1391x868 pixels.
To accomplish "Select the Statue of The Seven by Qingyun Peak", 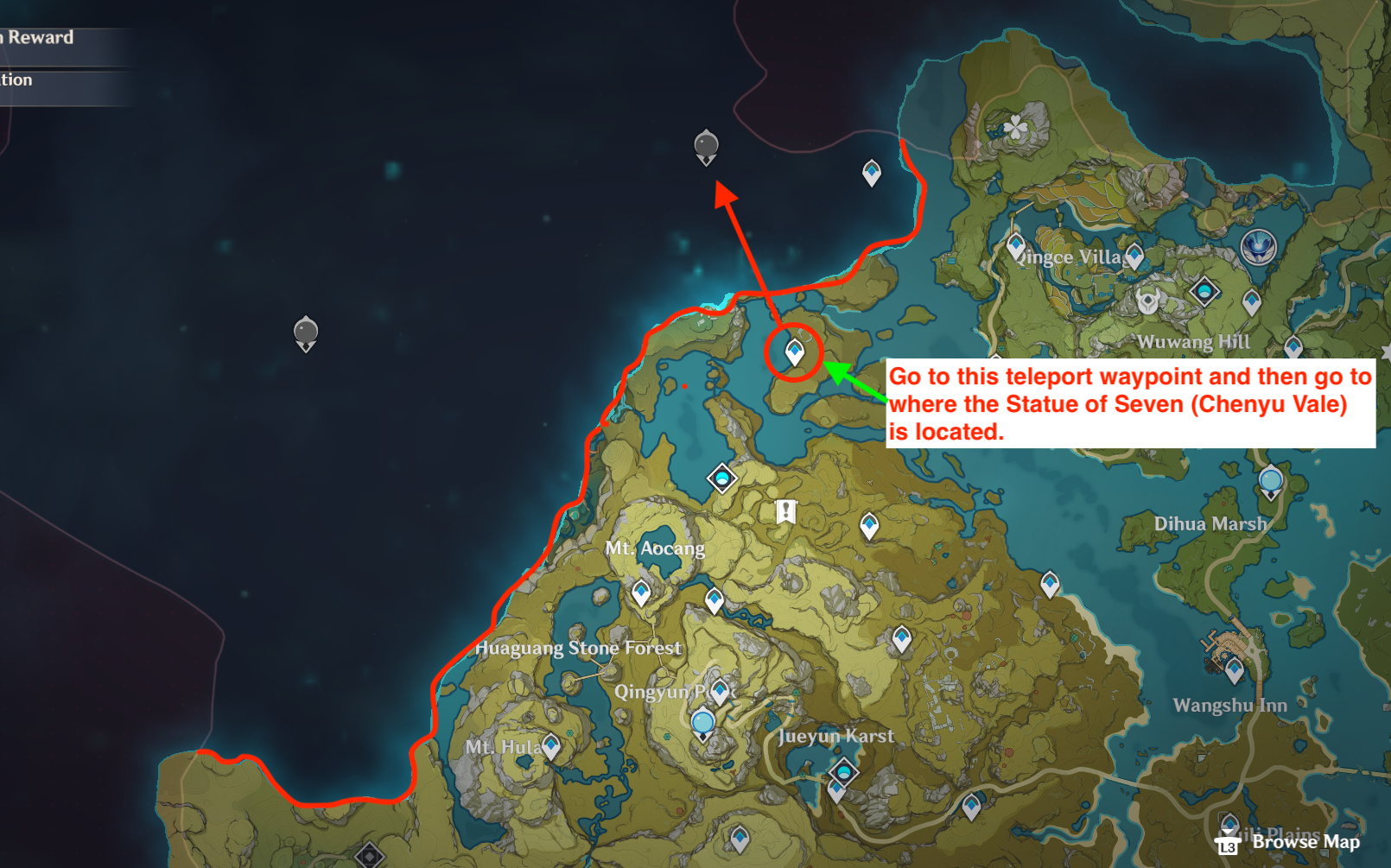I will pos(703,724).
